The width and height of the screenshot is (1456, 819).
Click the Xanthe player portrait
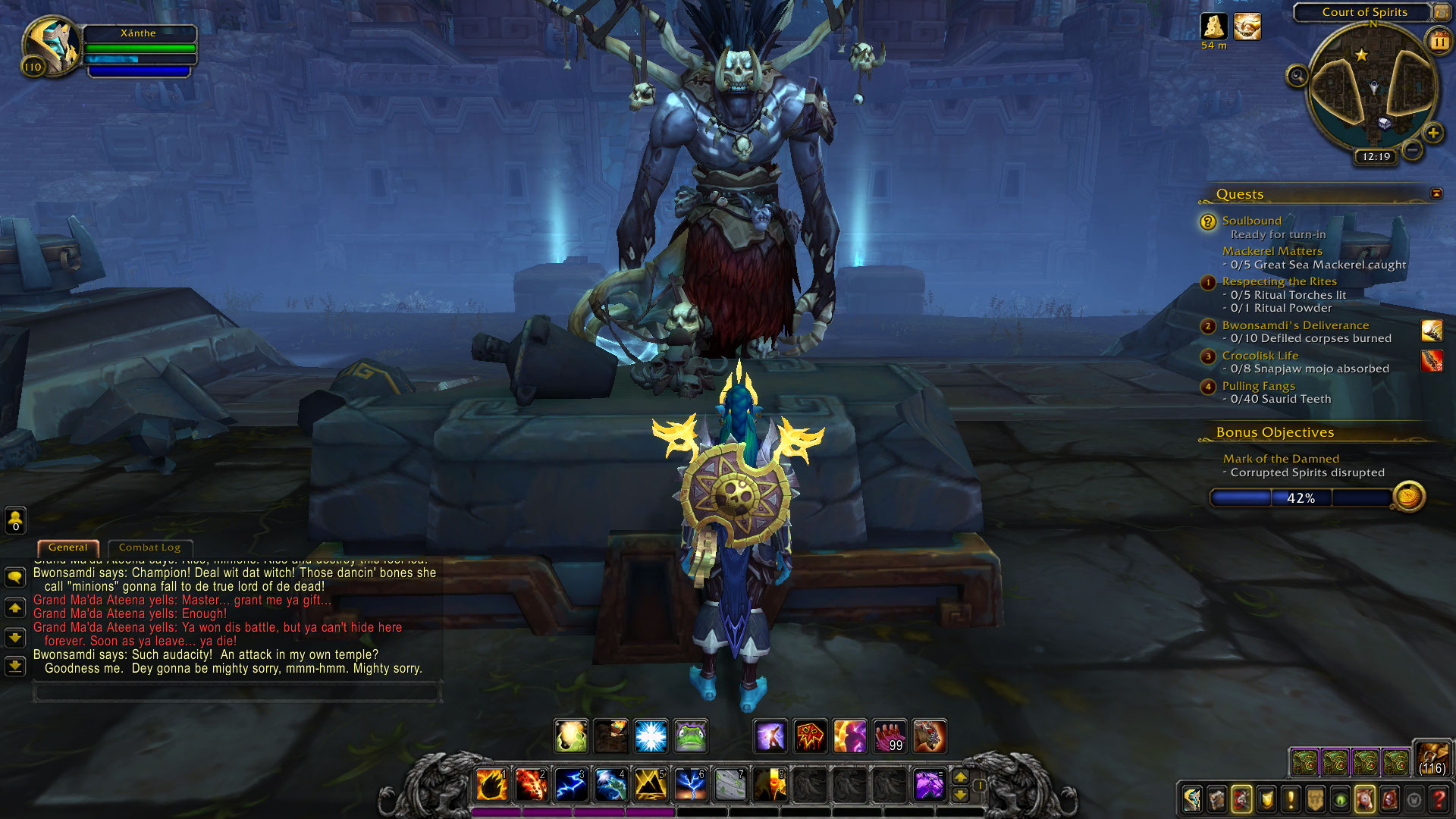[x=52, y=45]
